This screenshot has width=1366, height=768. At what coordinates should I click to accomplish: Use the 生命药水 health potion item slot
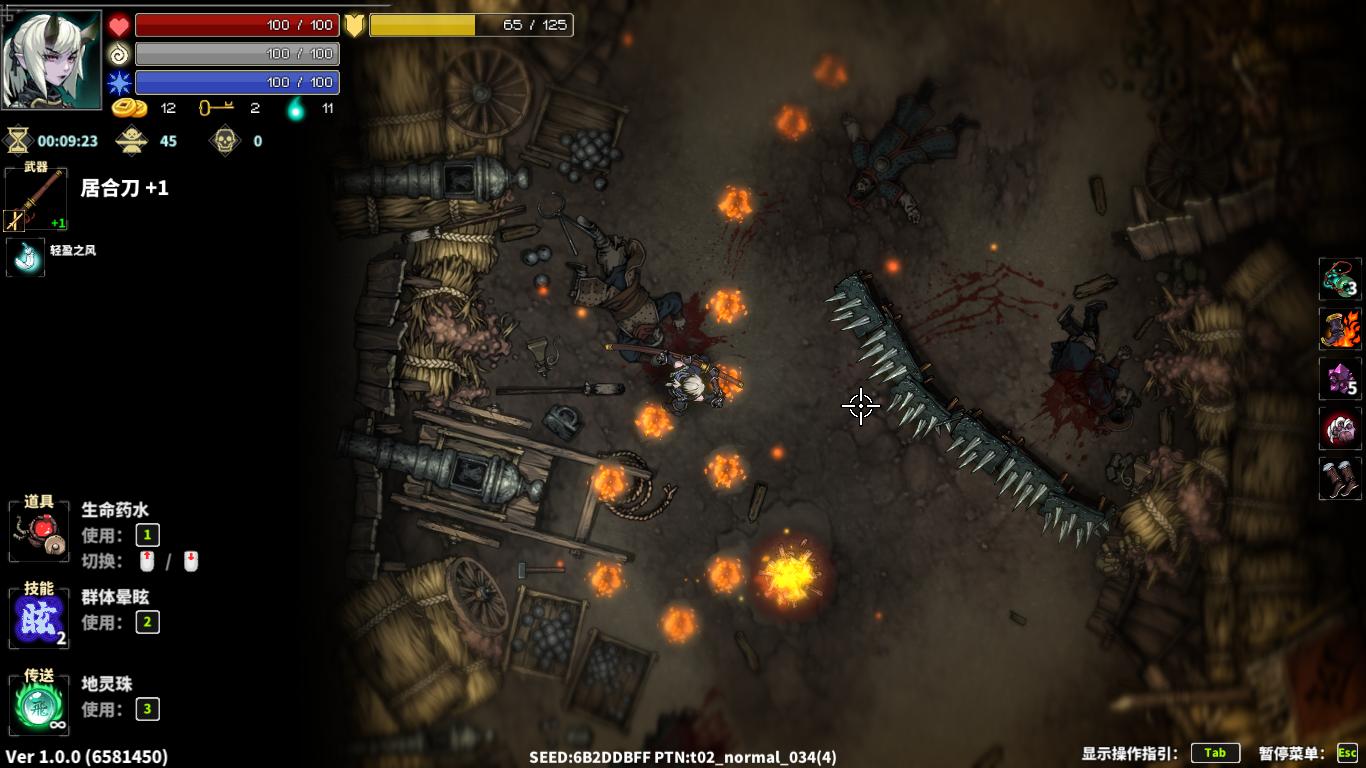tap(39, 531)
